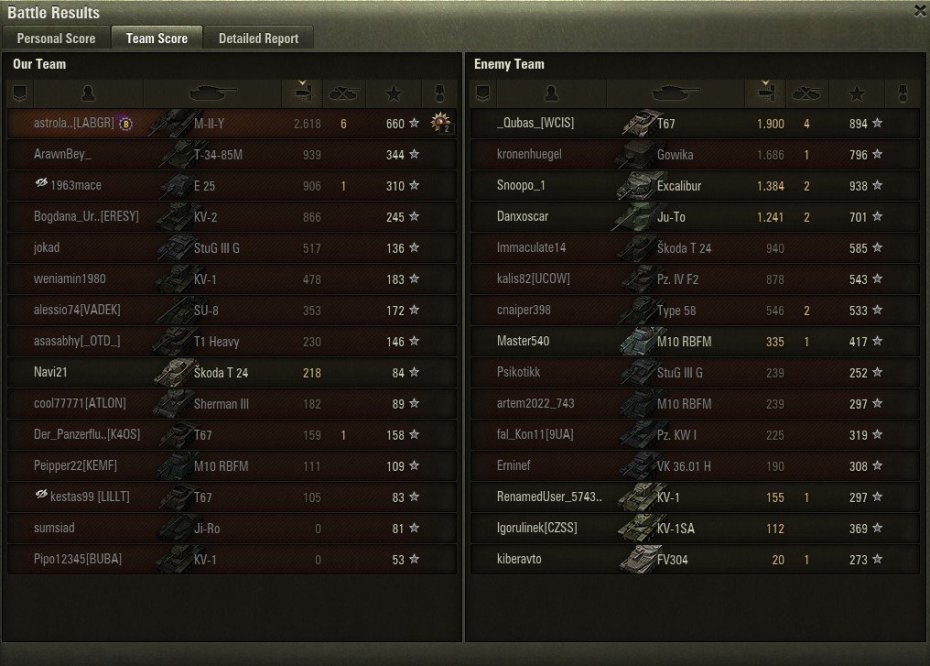This screenshot has width=930, height=666.
Task: Click Pipo12345[BUBA] KV-1 row
Action: coord(232,559)
